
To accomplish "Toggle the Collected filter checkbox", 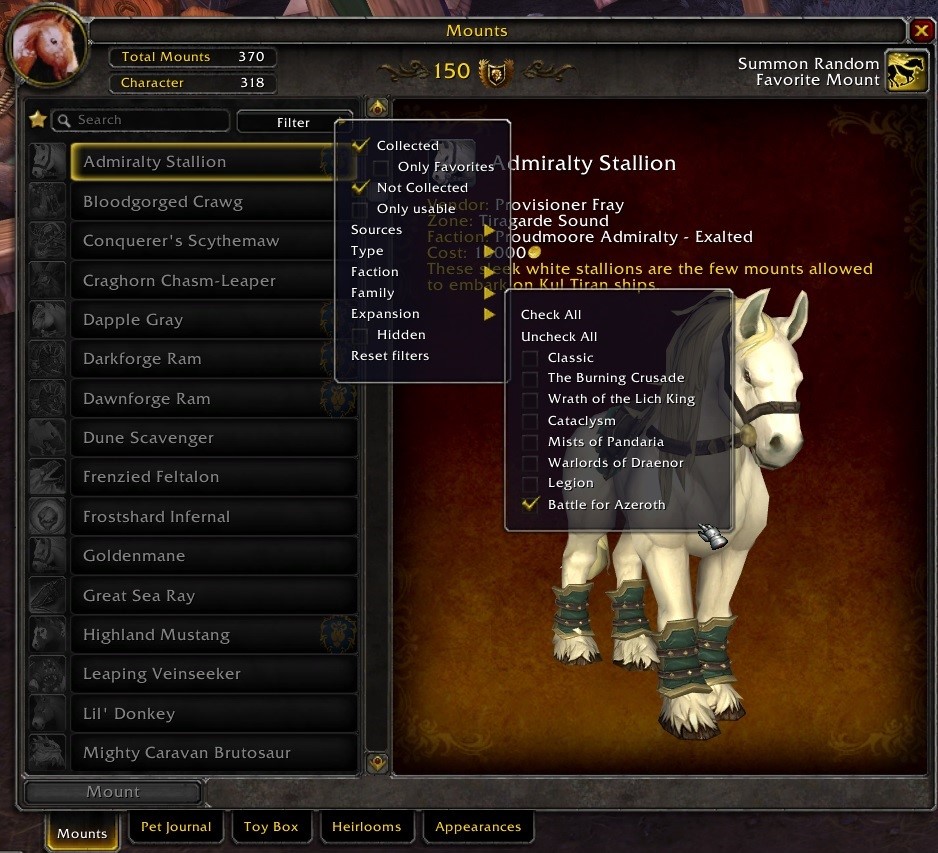I will coord(361,146).
